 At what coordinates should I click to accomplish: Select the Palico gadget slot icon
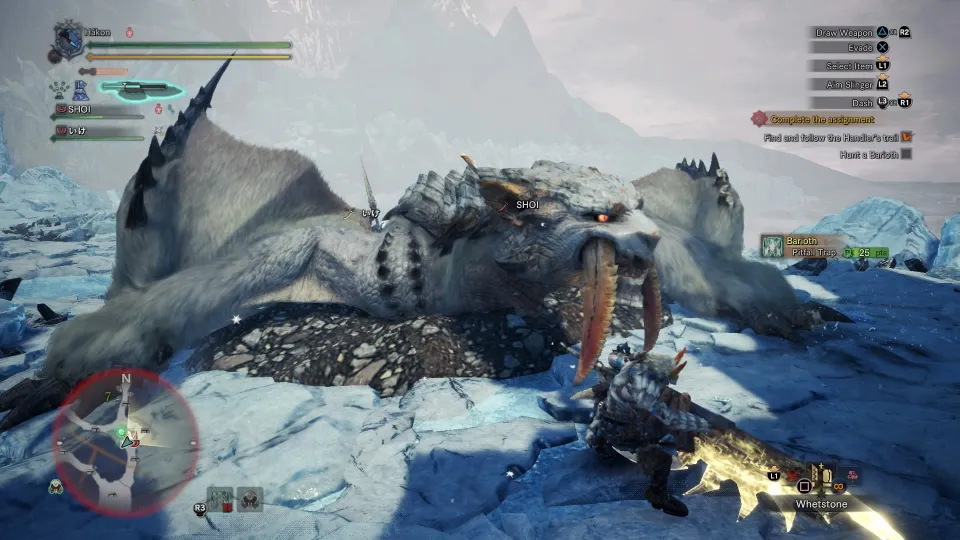[x=249, y=497]
